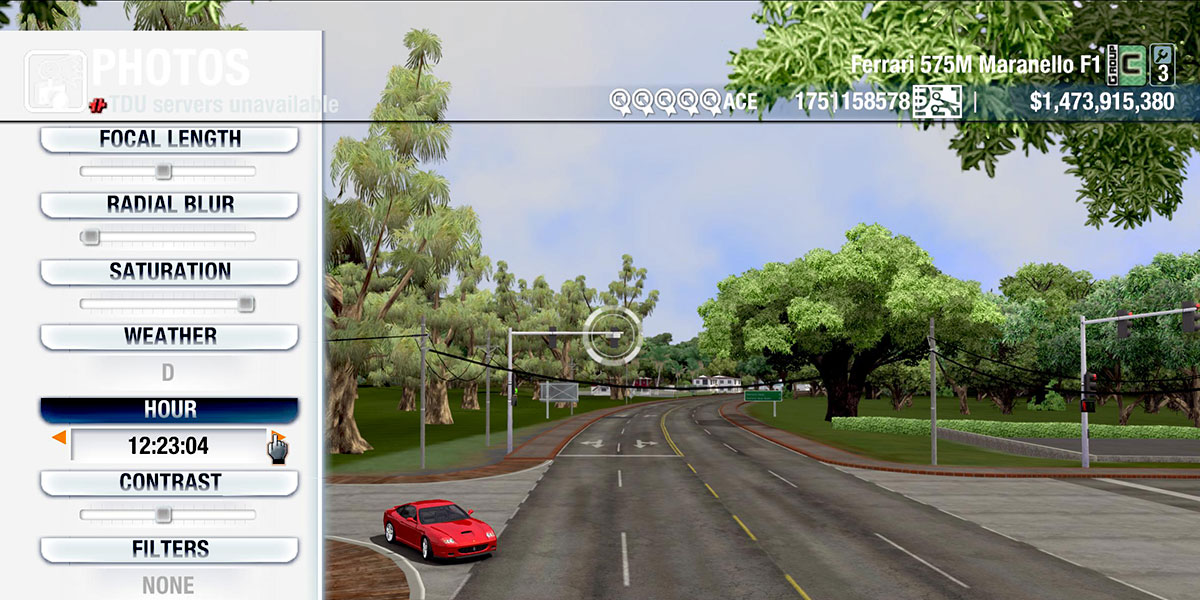Image resolution: width=1200 pixels, height=600 pixels.
Task: Select the Focal Length option
Action: pos(169,139)
